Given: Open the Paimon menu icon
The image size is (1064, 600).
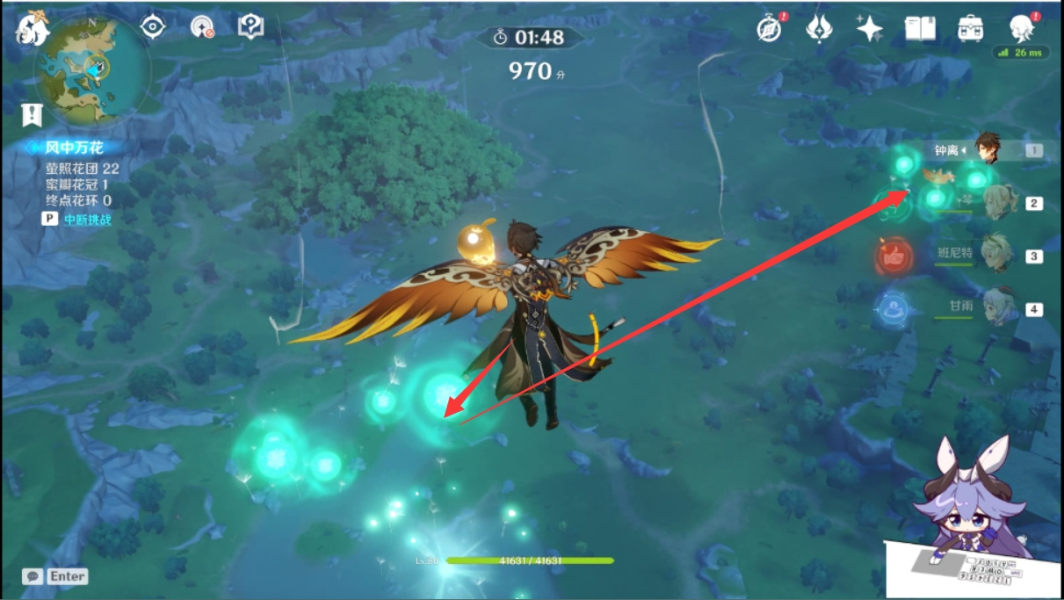Looking at the screenshot, I should point(32,29).
